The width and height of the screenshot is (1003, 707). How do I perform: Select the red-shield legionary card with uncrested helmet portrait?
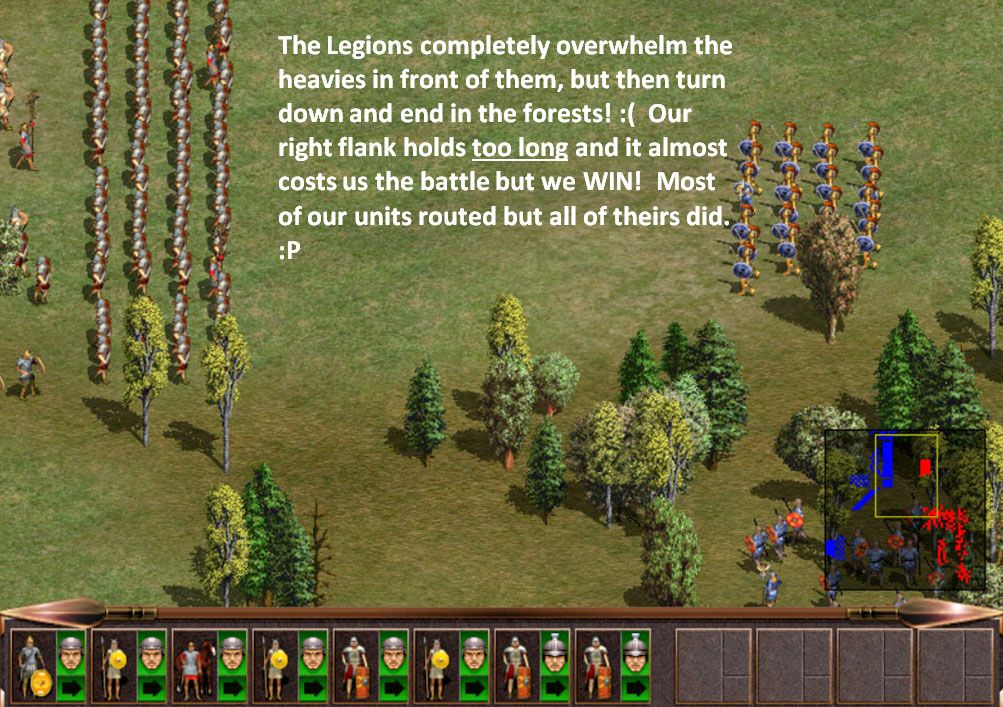tap(353, 663)
